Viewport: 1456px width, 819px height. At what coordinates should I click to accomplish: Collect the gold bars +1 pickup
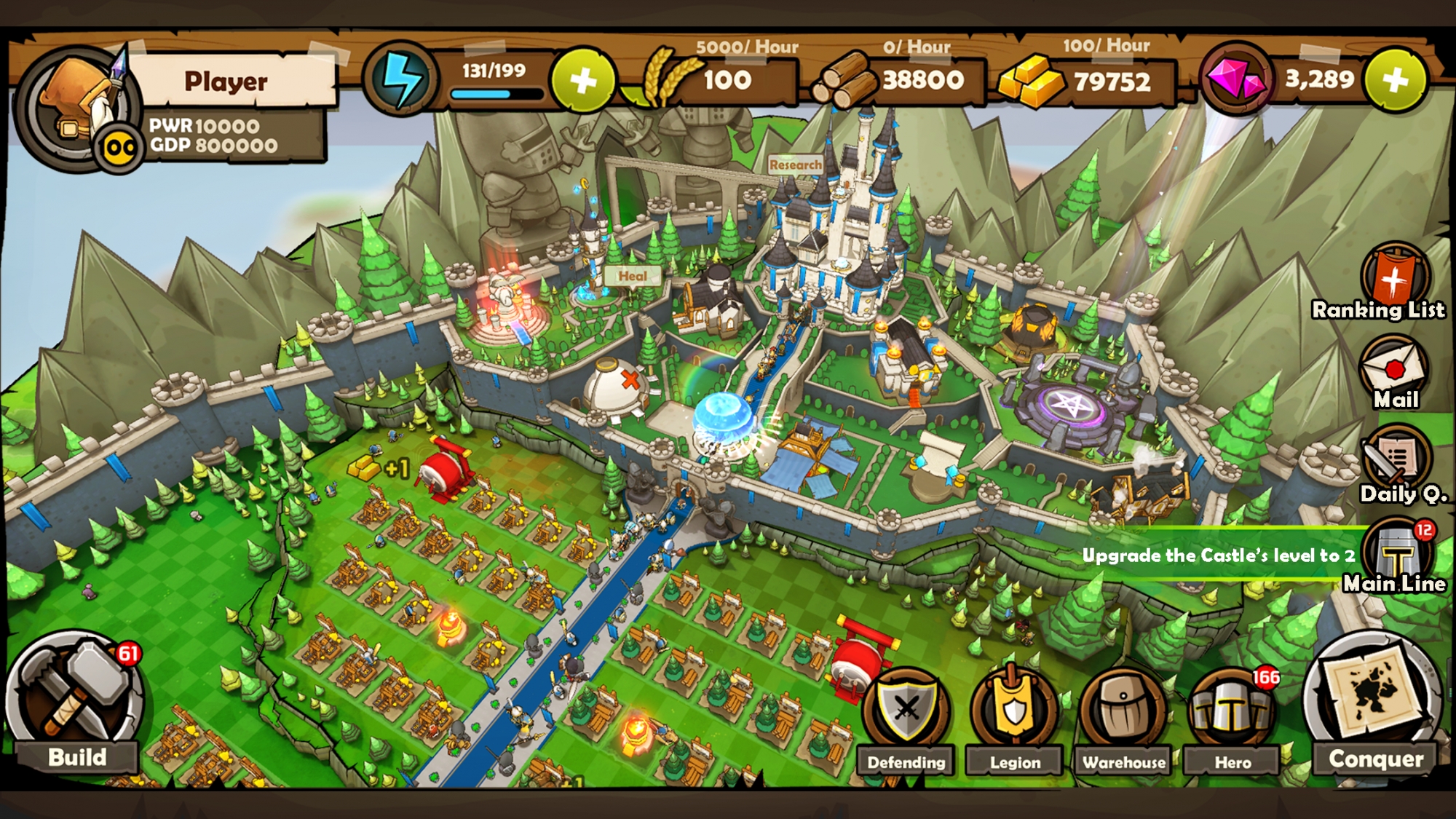(x=378, y=467)
